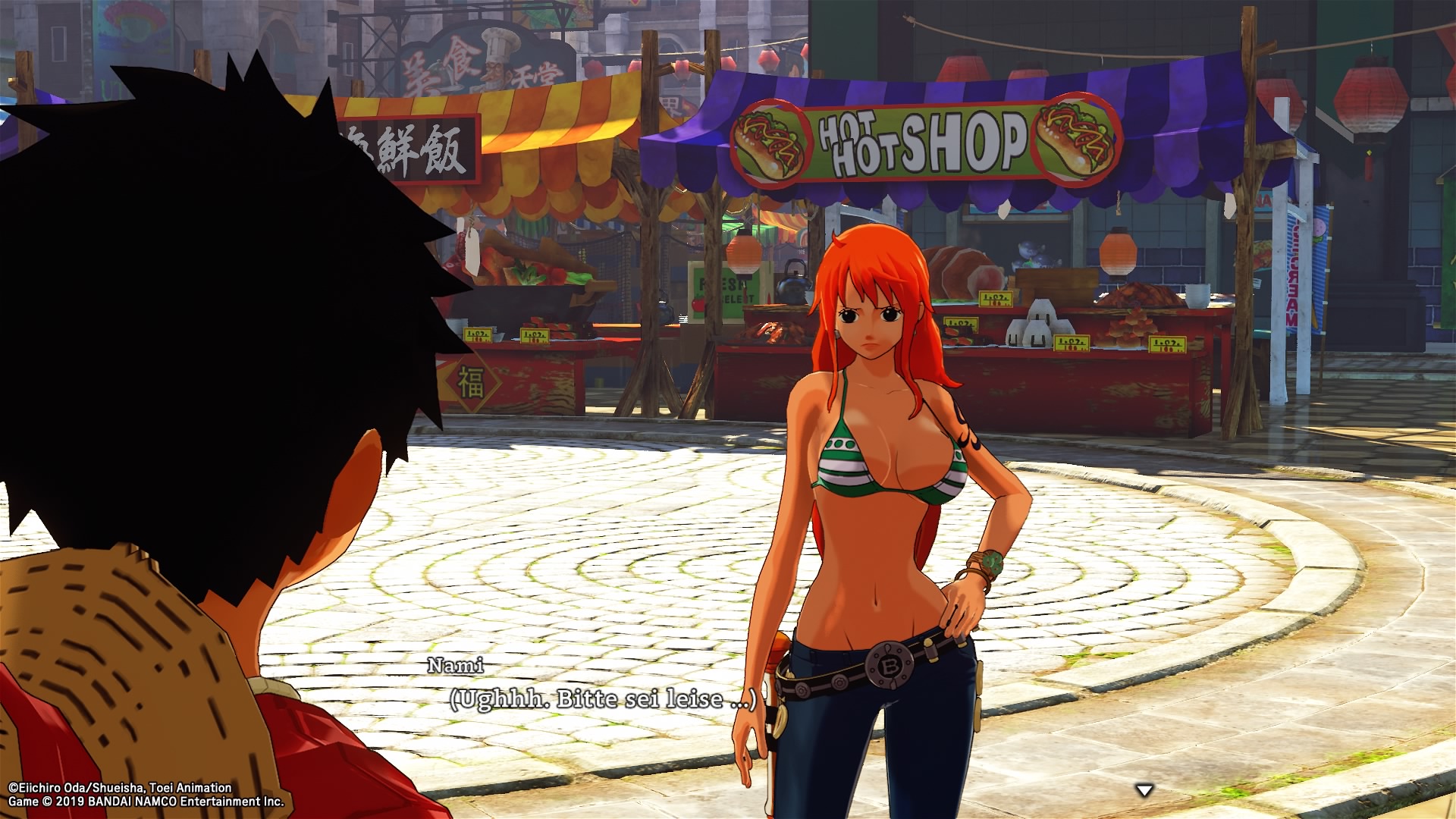1456x819 pixels.
Task: Advance dialogue with the white arrow indicator
Action: pos(1144,791)
